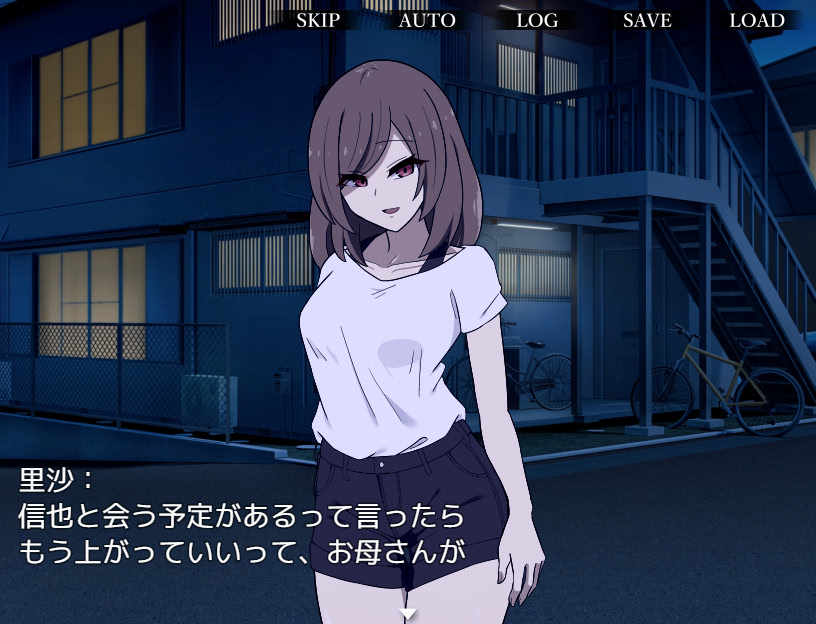
Task: Open the SAVE menu
Action: coord(647,20)
